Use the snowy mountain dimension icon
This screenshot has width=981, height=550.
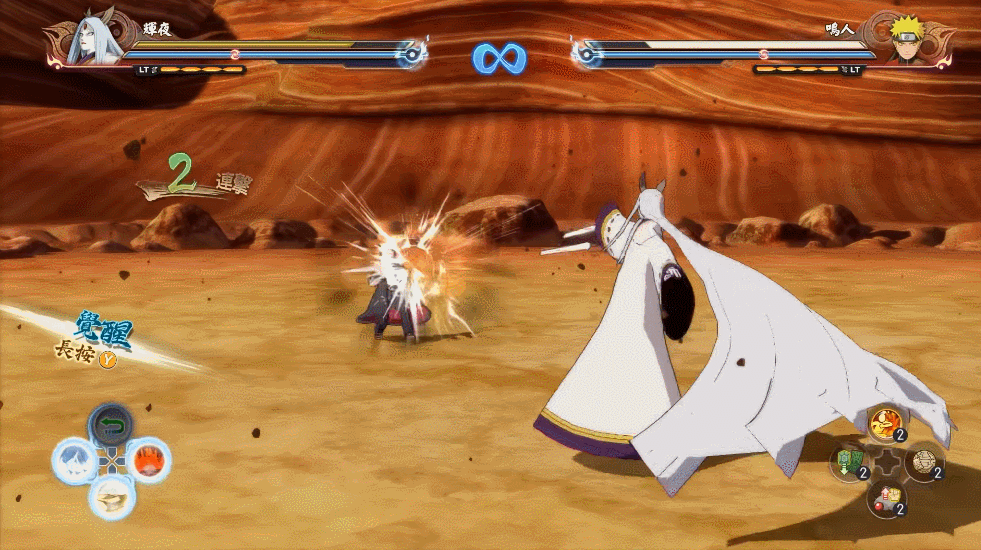tap(73, 460)
